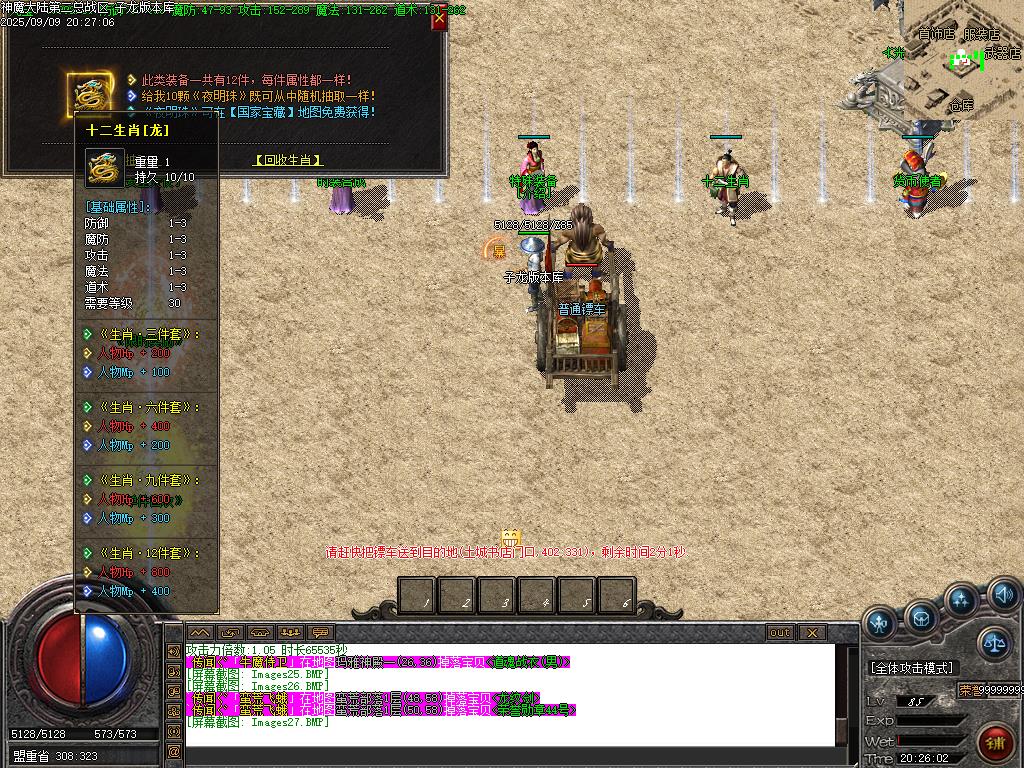Toggle the sound speaker round button

click(x=1003, y=597)
